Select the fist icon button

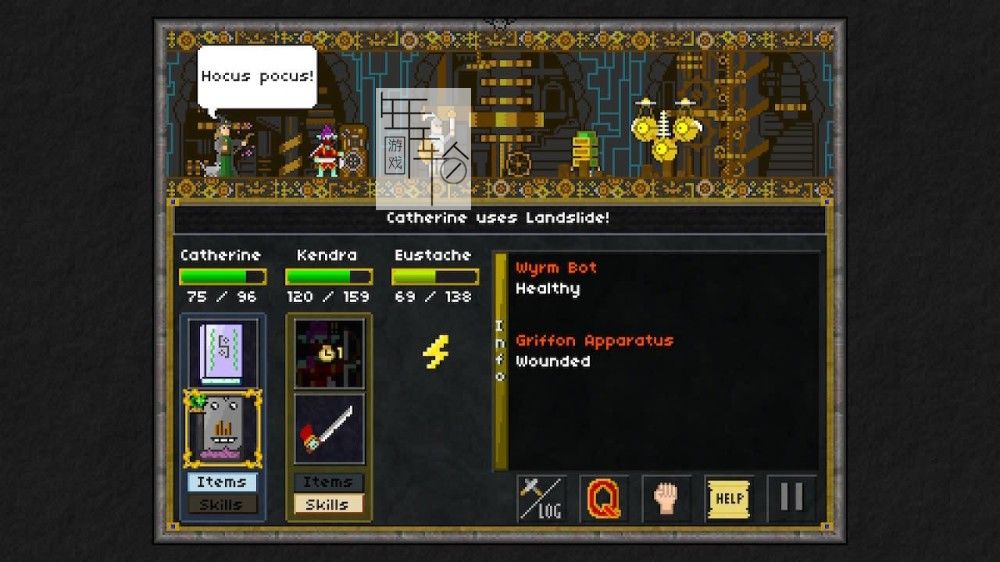click(666, 498)
